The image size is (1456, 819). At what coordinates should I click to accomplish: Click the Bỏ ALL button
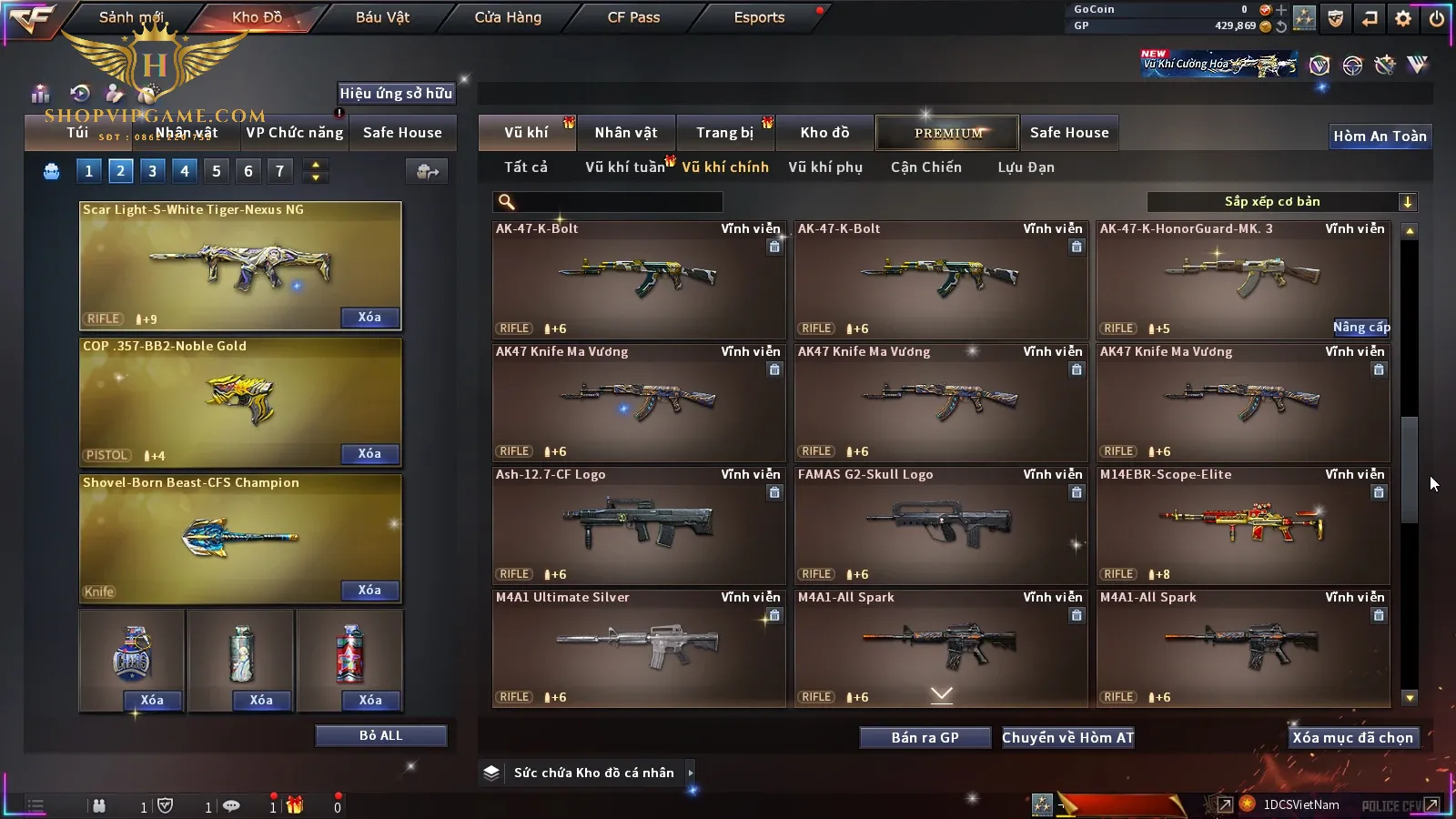[380, 735]
